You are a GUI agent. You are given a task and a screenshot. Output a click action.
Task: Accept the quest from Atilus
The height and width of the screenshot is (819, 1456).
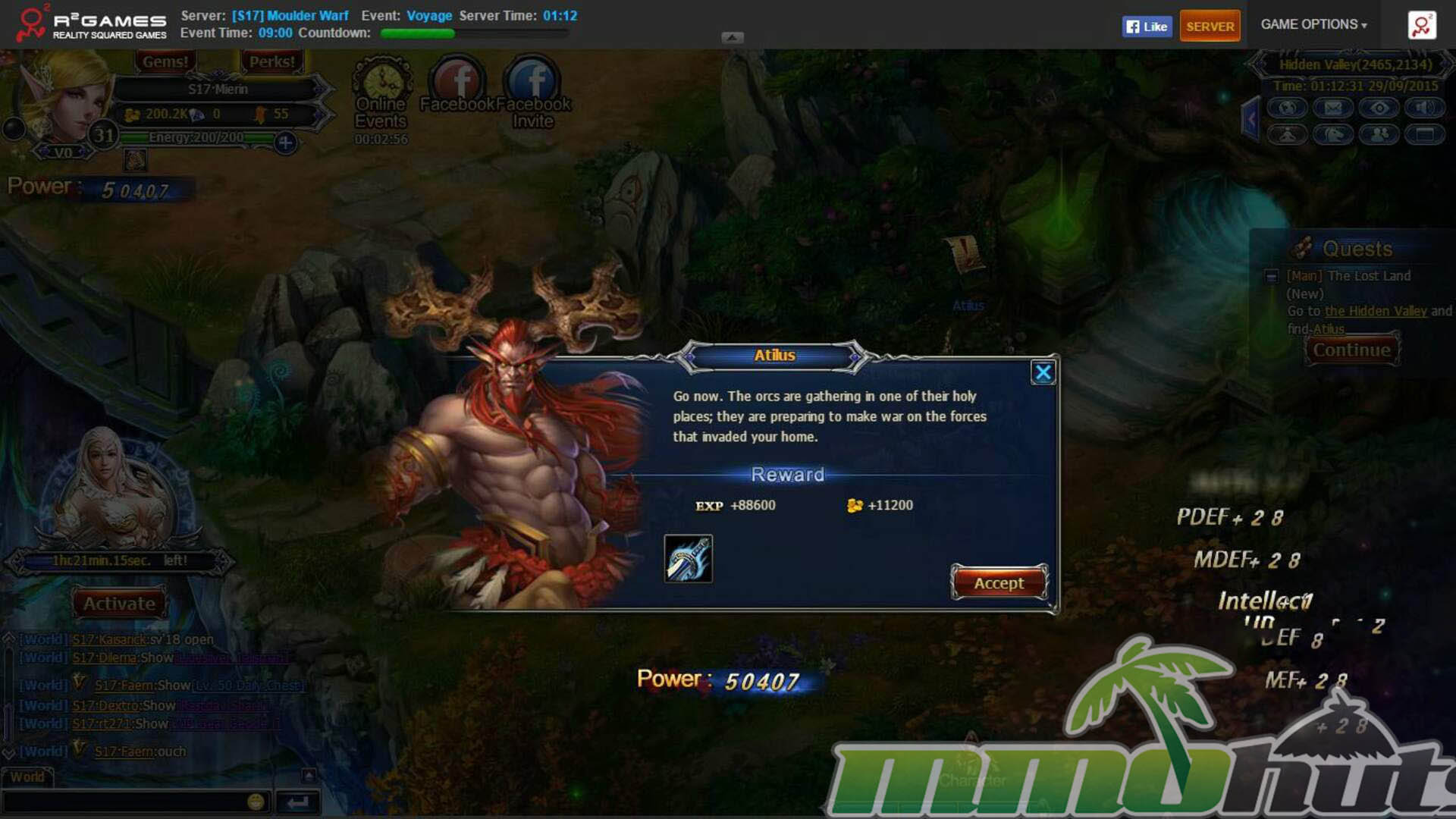999,582
